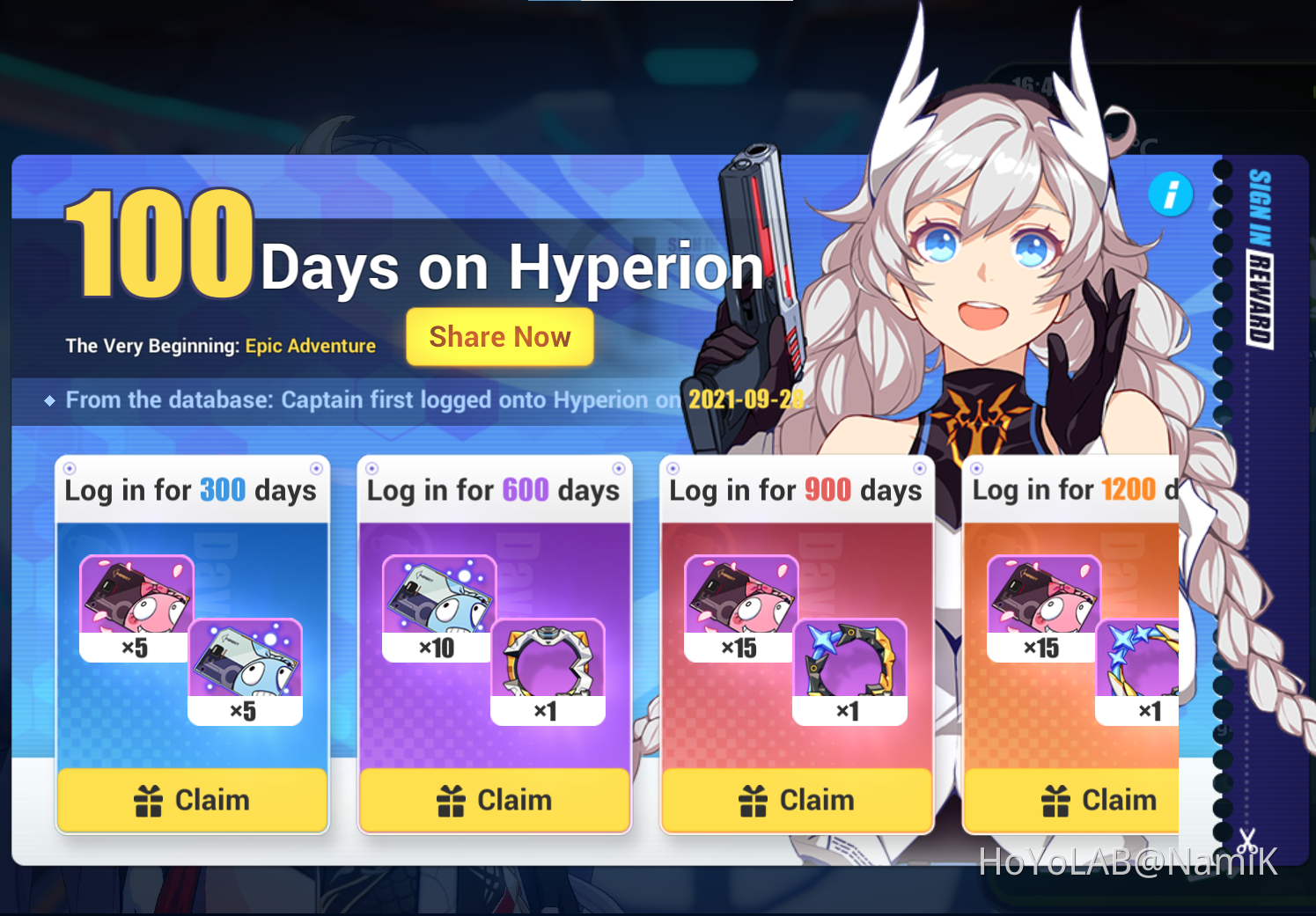This screenshot has height=916, width=1316.
Task: Open the info icon near Kiana's portrait
Action: [1170, 194]
